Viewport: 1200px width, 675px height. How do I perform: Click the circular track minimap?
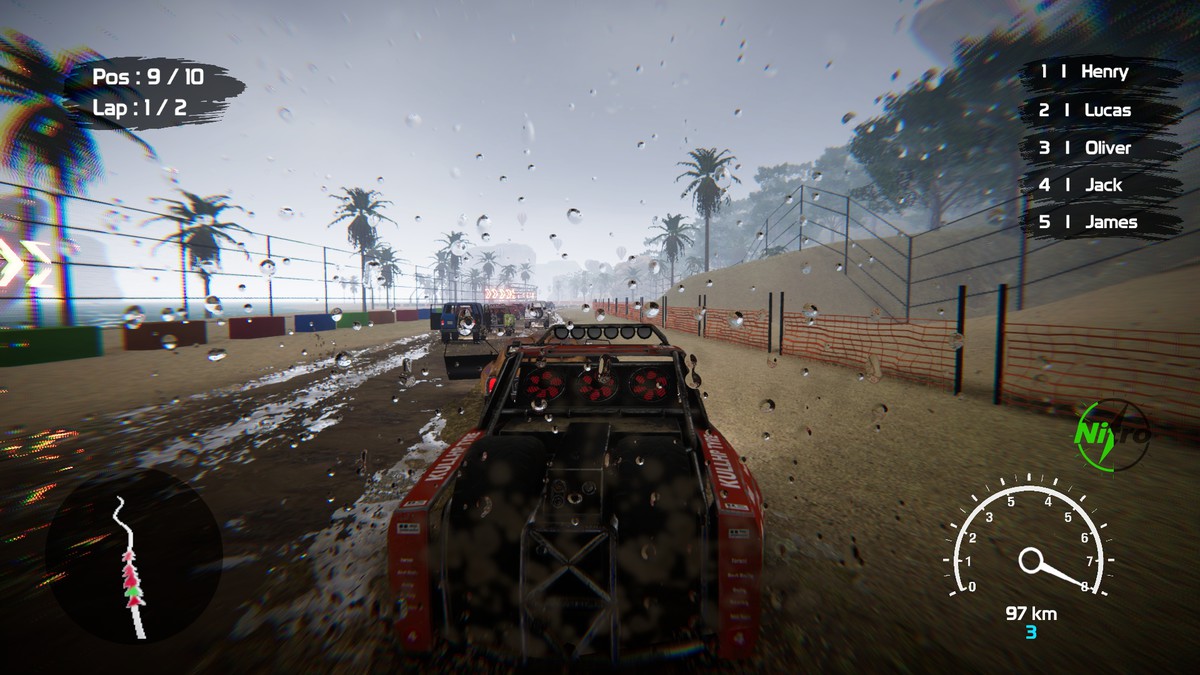tap(134, 556)
